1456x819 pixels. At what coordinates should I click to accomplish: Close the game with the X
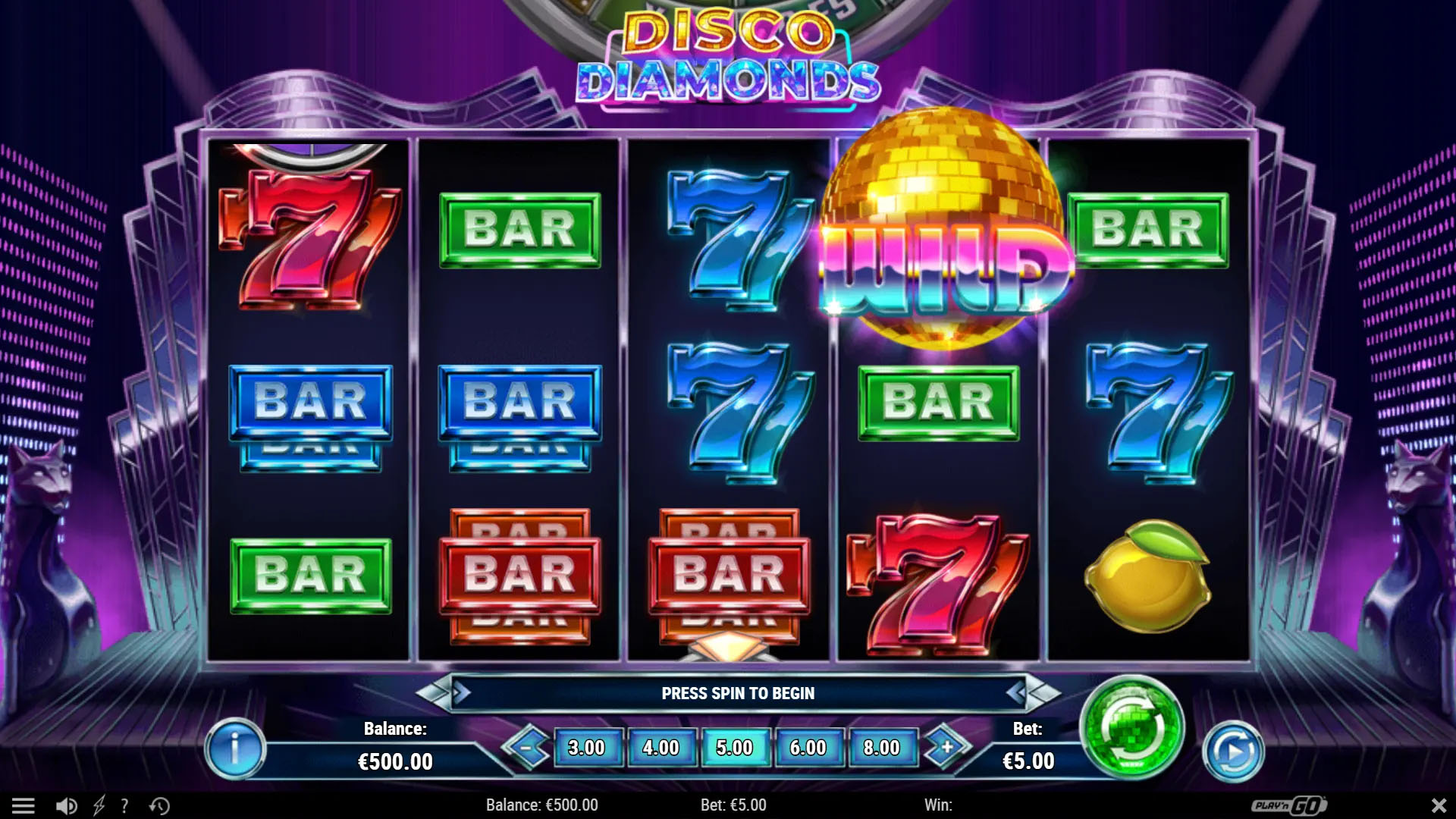pos(1438,805)
